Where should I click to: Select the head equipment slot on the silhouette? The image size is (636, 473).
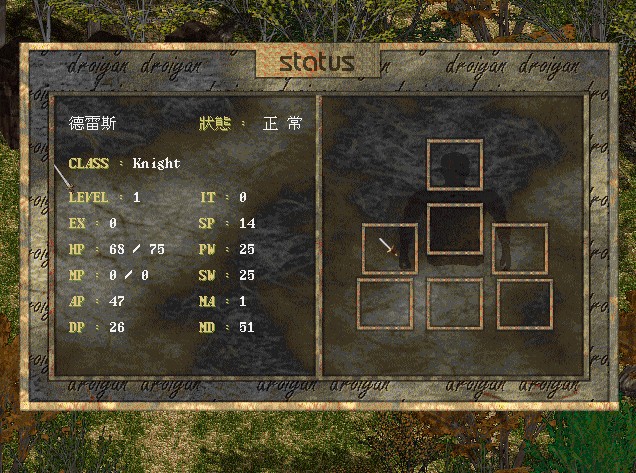click(x=455, y=165)
